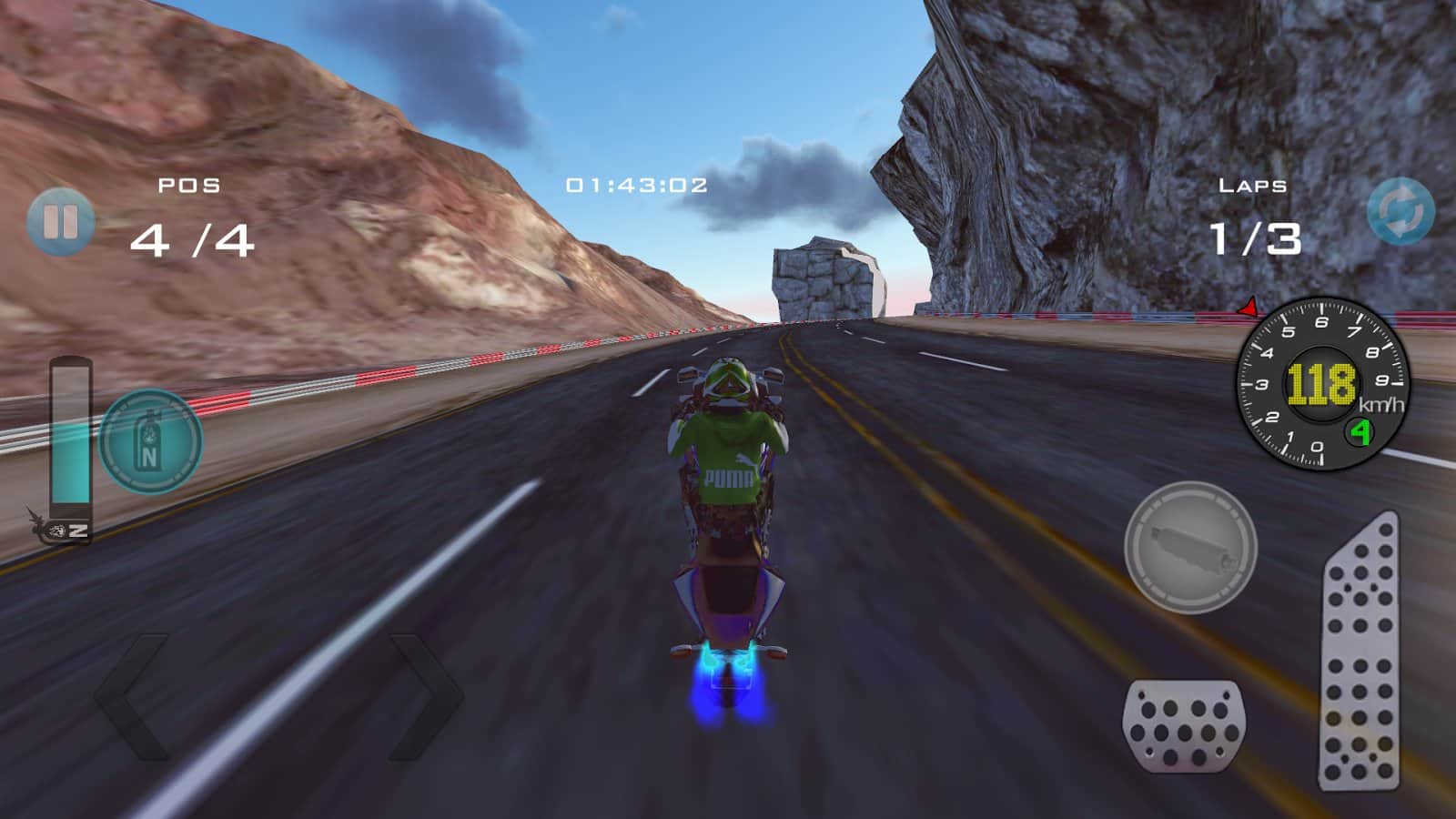Tap the round grey exhaust button
The image size is (1456, 819).
click(x=1190, y=547)
